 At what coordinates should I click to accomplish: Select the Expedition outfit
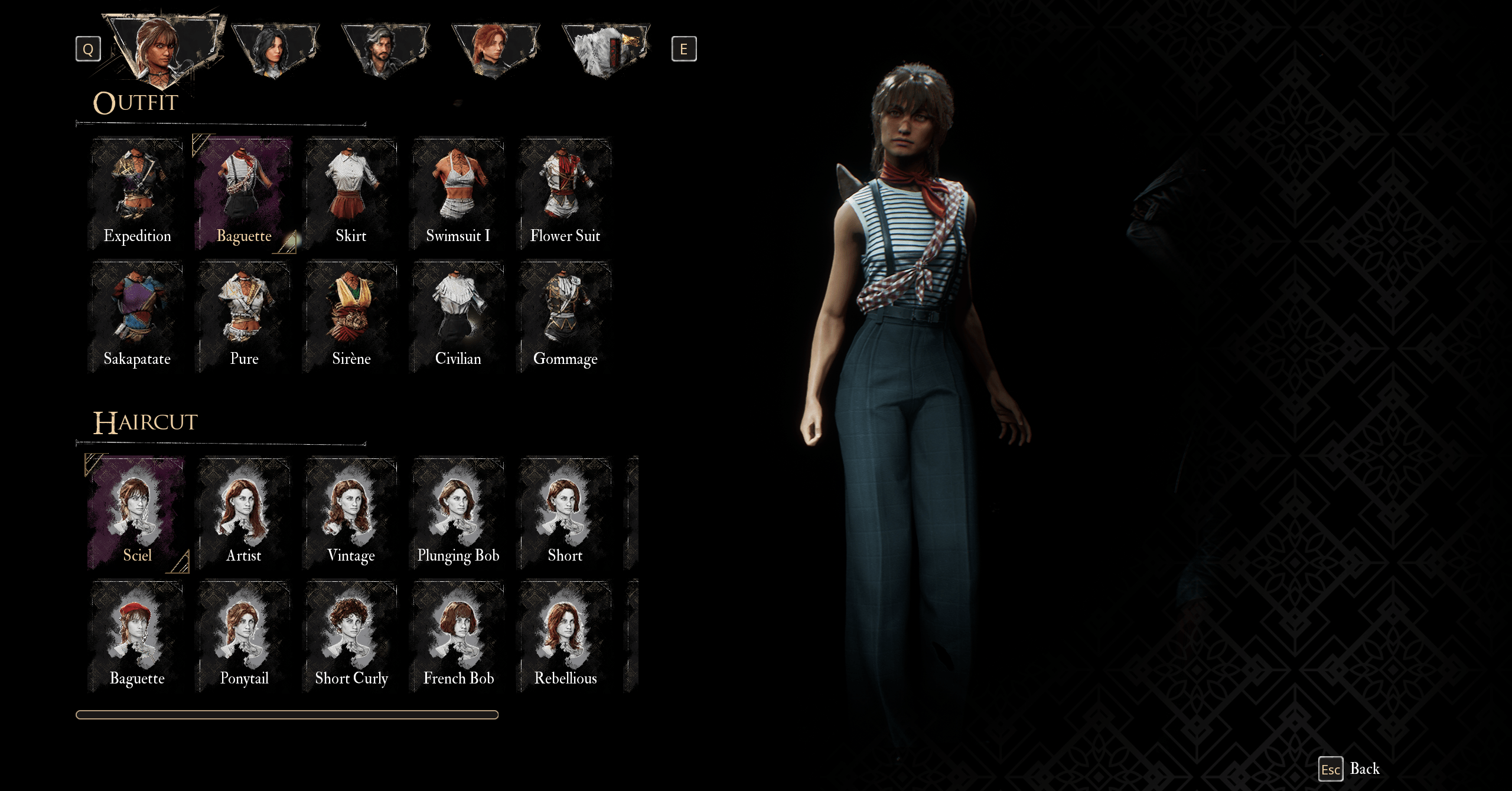tap(137, 193)
